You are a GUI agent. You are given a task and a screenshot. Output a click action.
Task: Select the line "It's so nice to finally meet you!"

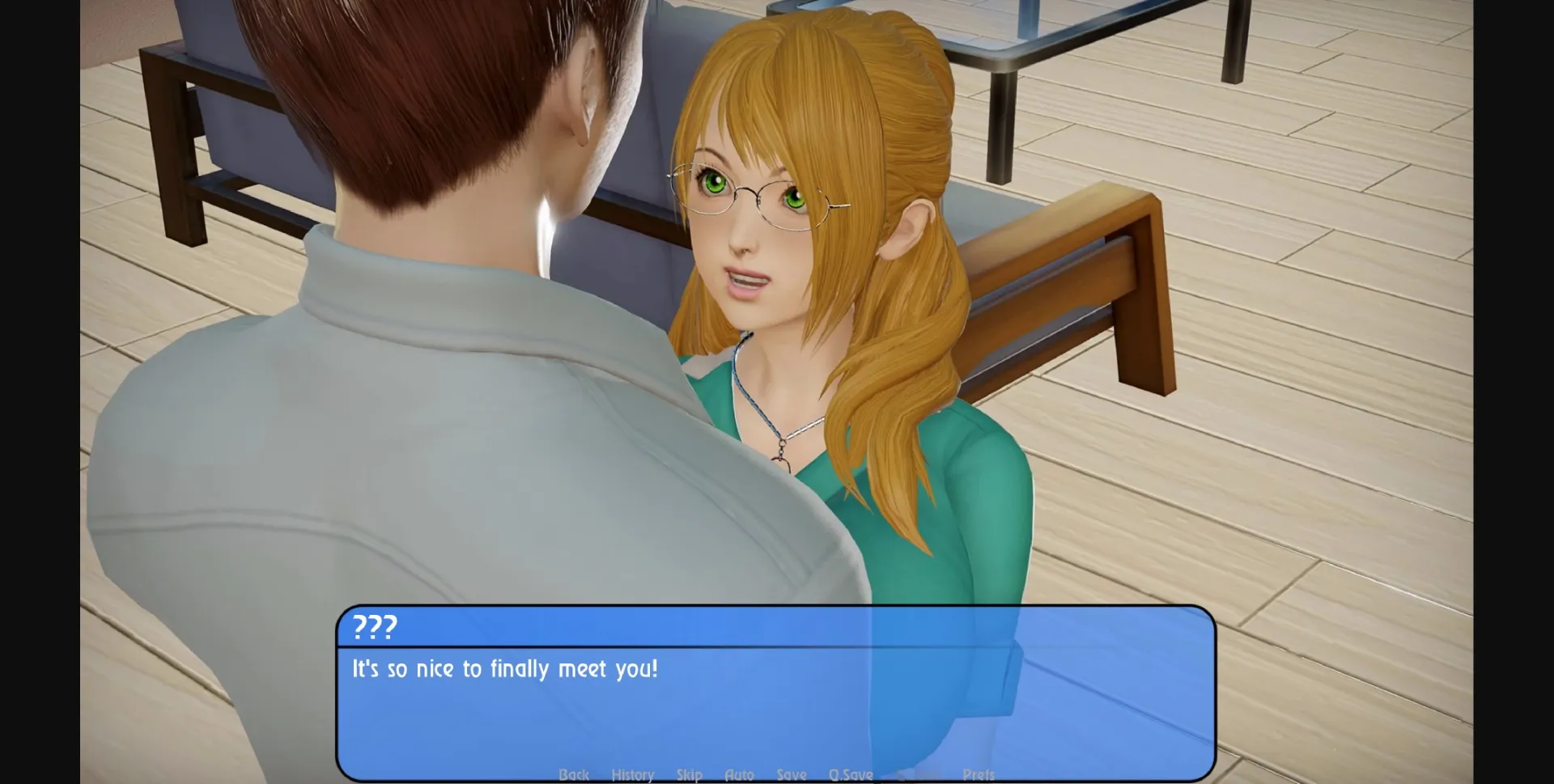pos(503,669)
